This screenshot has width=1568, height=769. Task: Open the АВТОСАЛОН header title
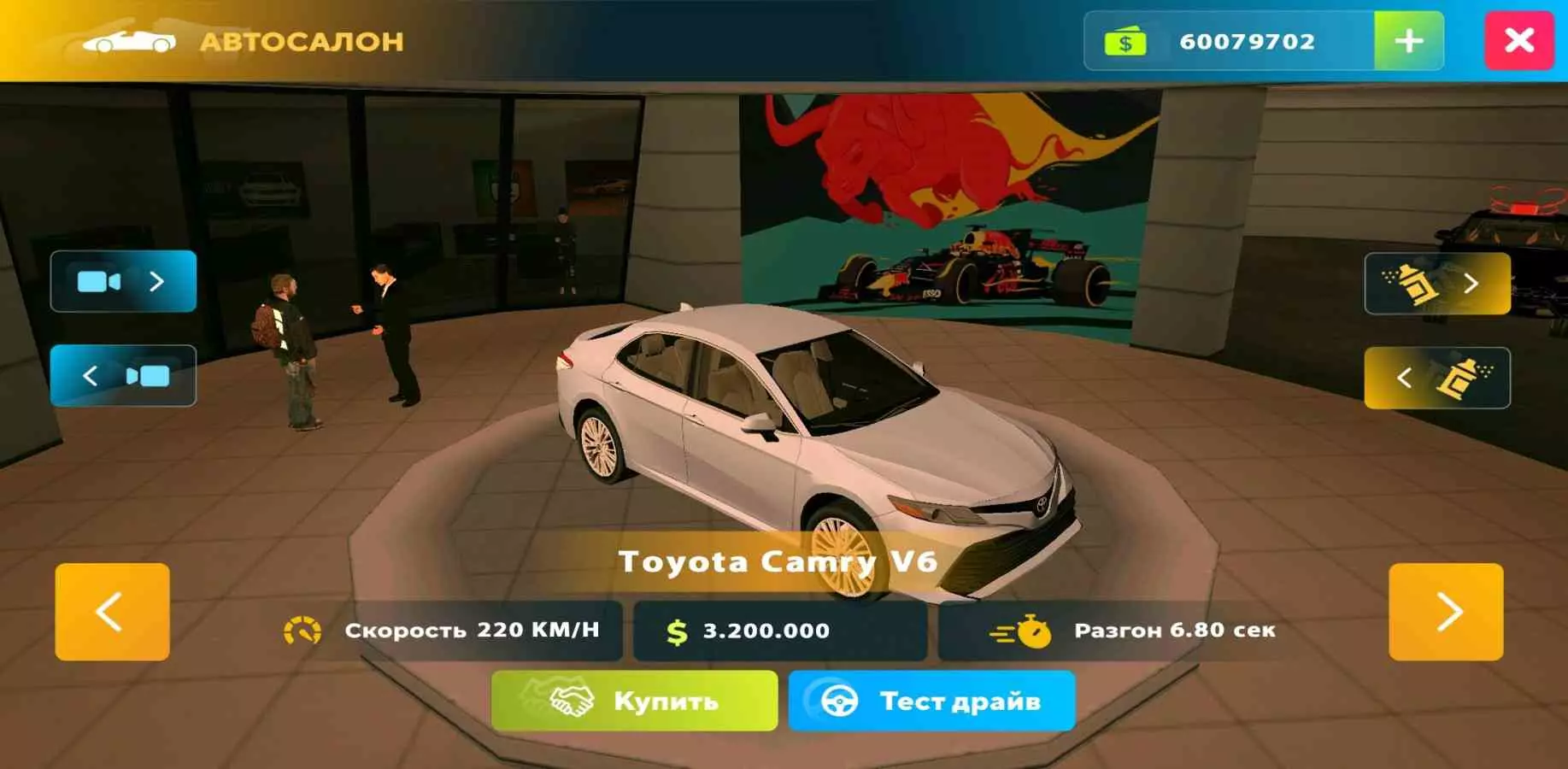pyautogui.click(x=301, y=40)
